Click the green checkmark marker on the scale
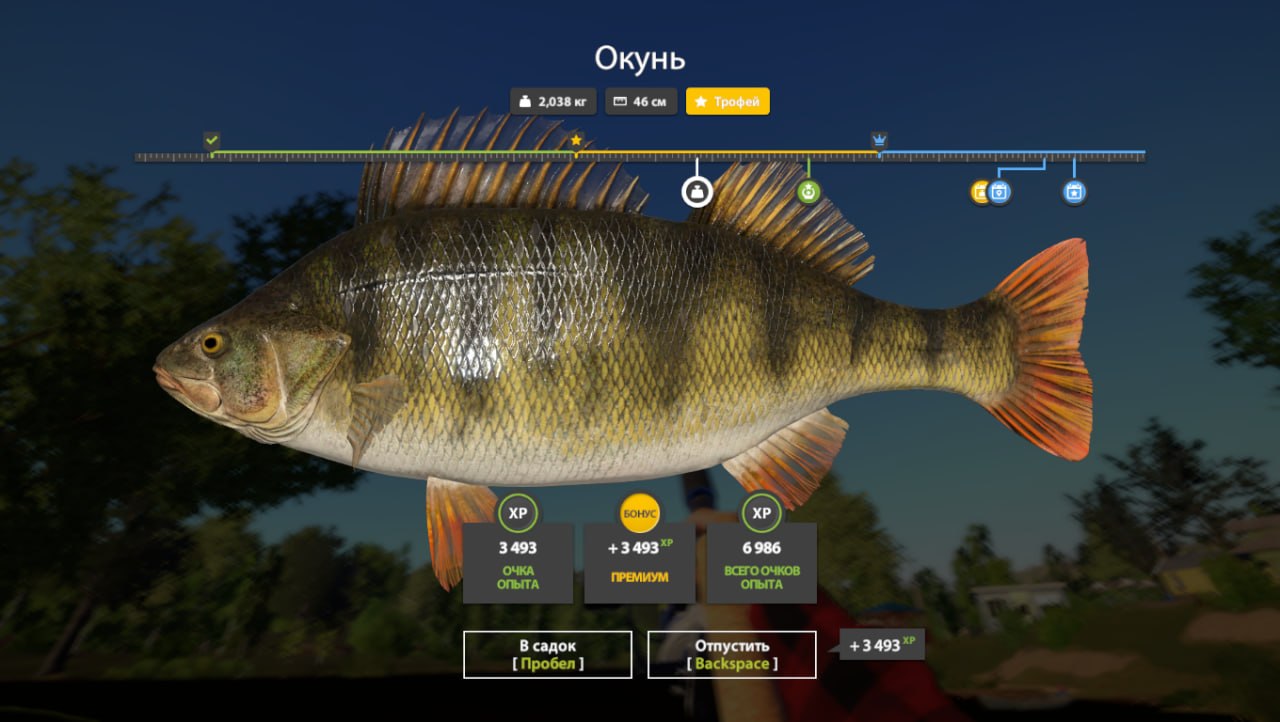1280x722 pixels. (211, 140)
